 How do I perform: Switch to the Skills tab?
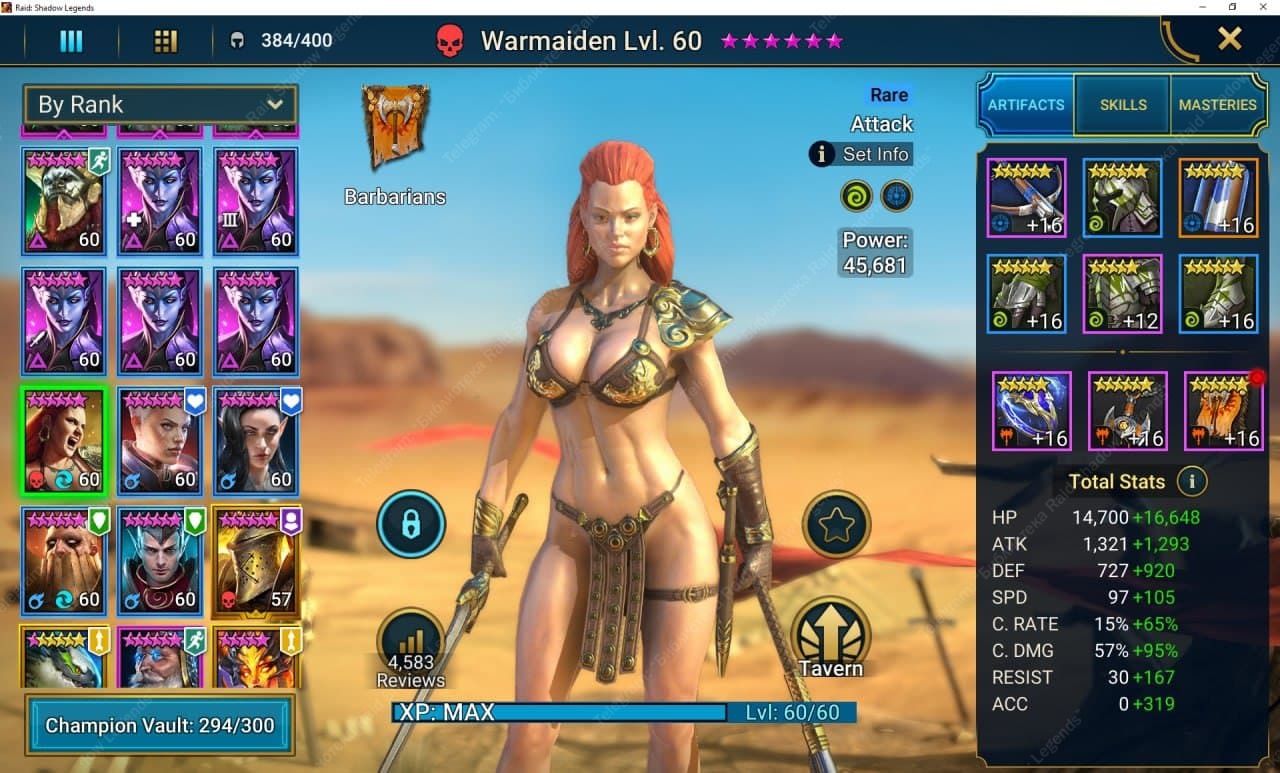pos(1123,105)
